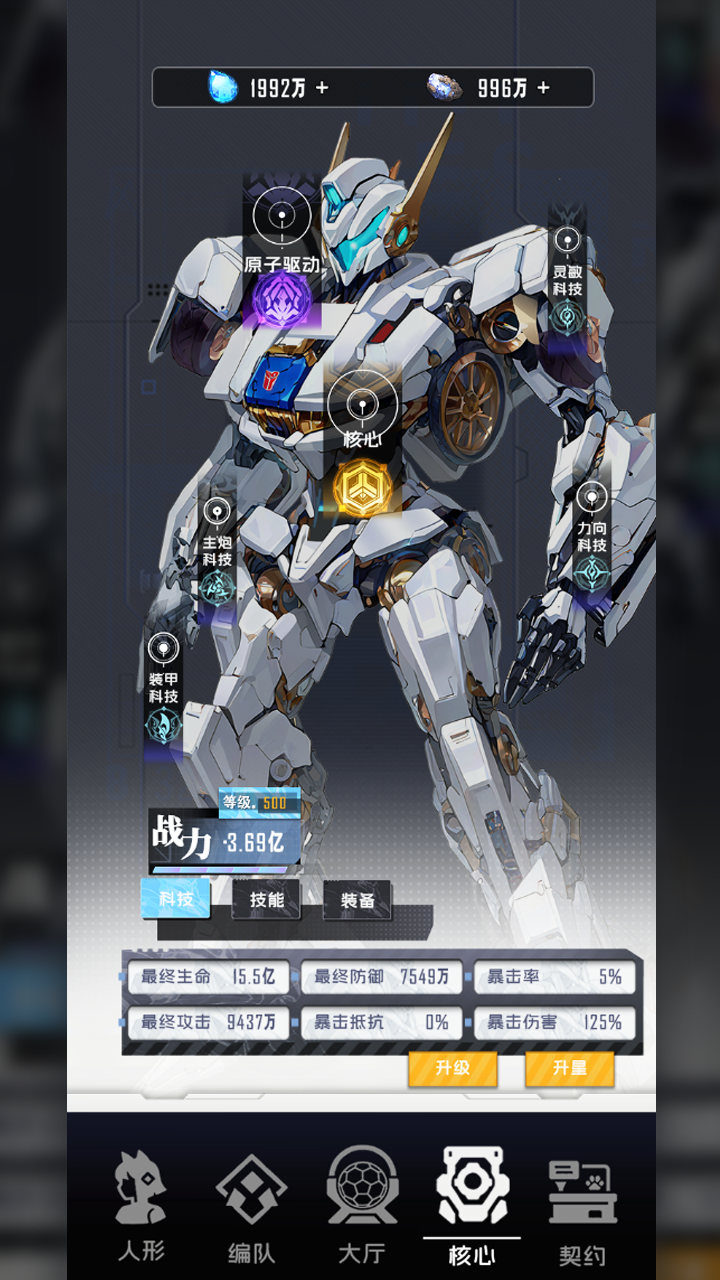The width and height of the screenshot is (720, 1280).
Task: Open the 力向科技 node
Action: click(591, 572)
